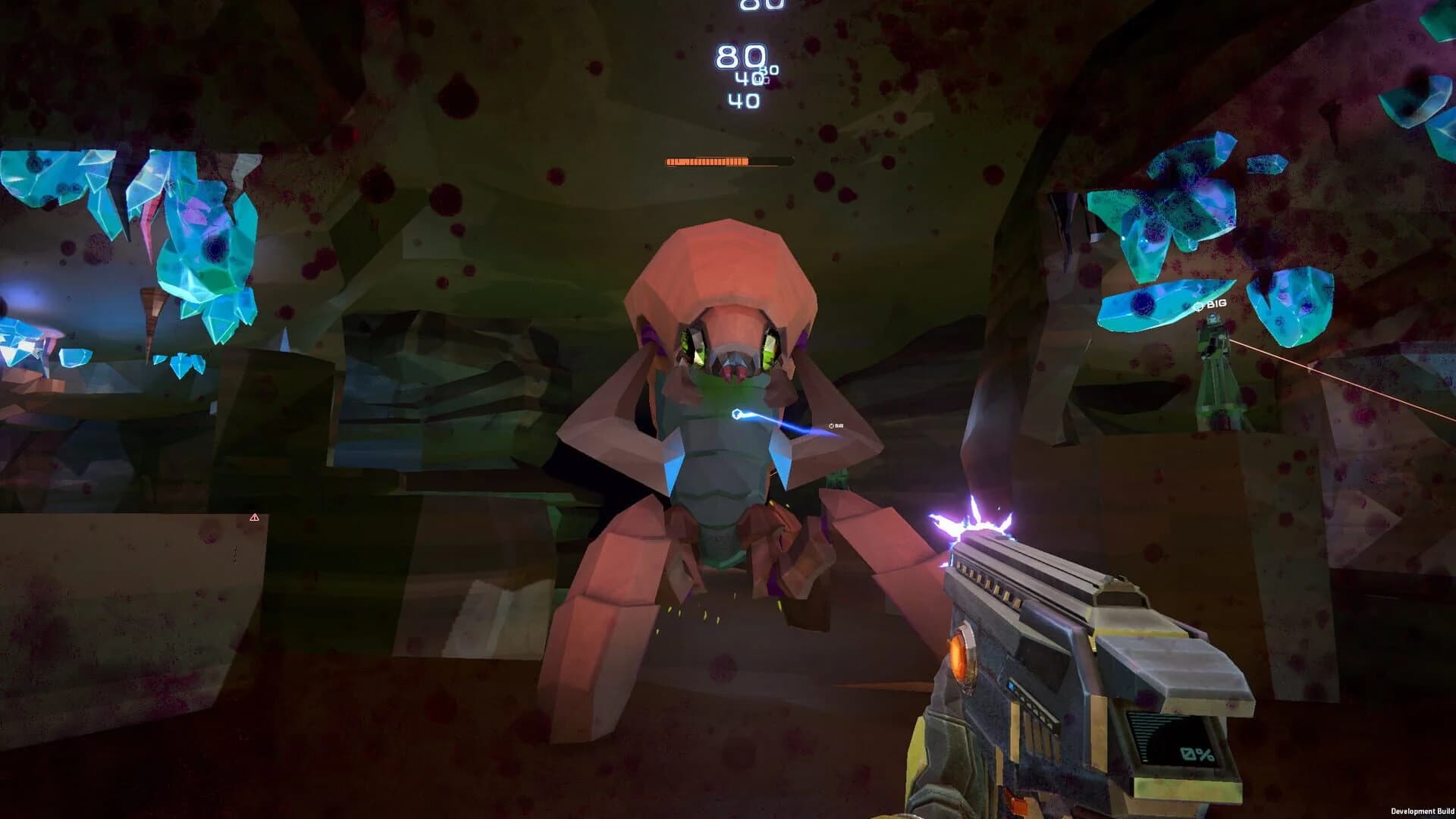Select the warning triangle indicator on the left wall
This screenshot has width=1456, height=819.
point(255,516)
